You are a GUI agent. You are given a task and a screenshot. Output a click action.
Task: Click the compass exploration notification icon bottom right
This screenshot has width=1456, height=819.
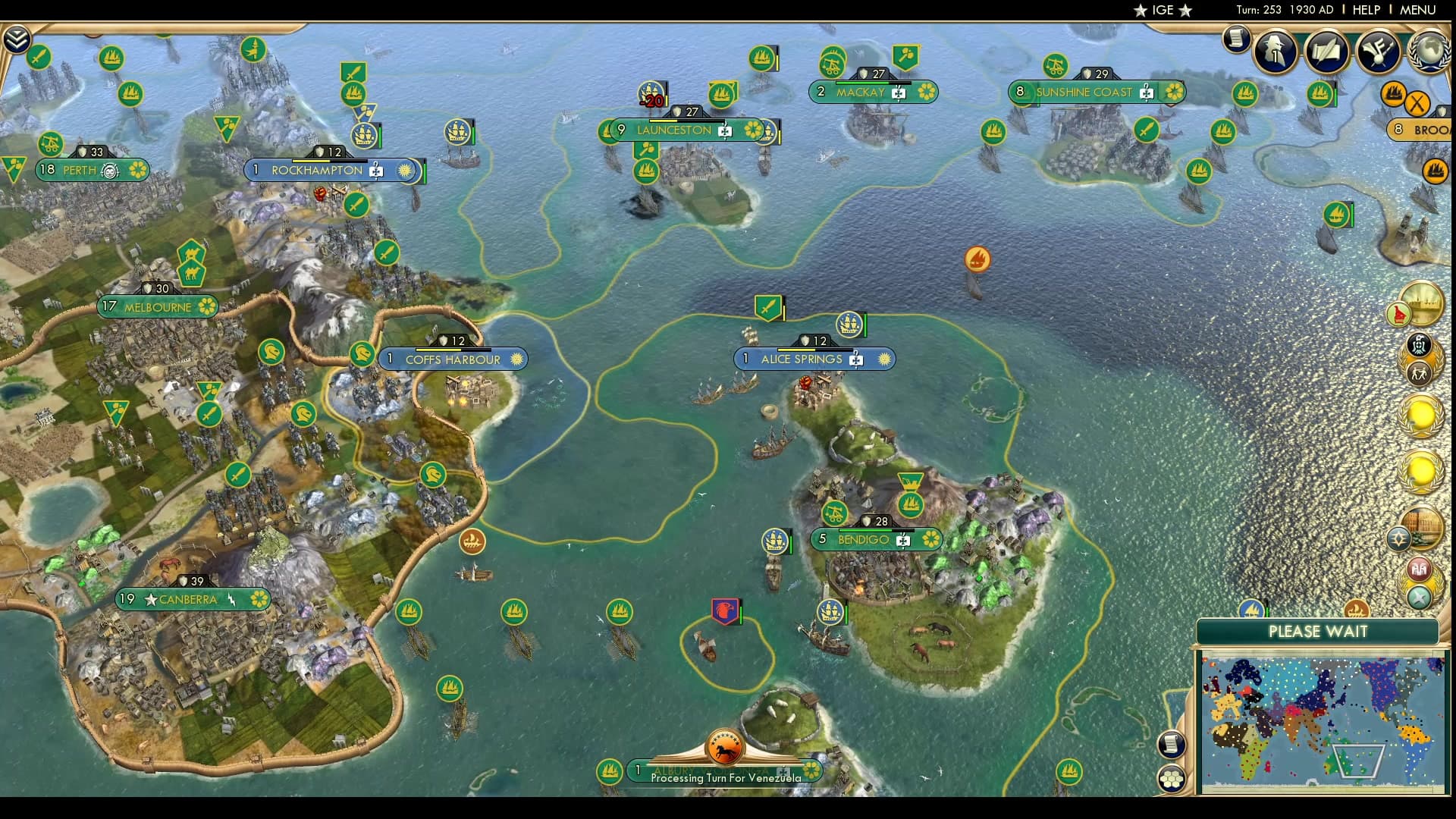pyautogui.click(x=1419, y=597)
